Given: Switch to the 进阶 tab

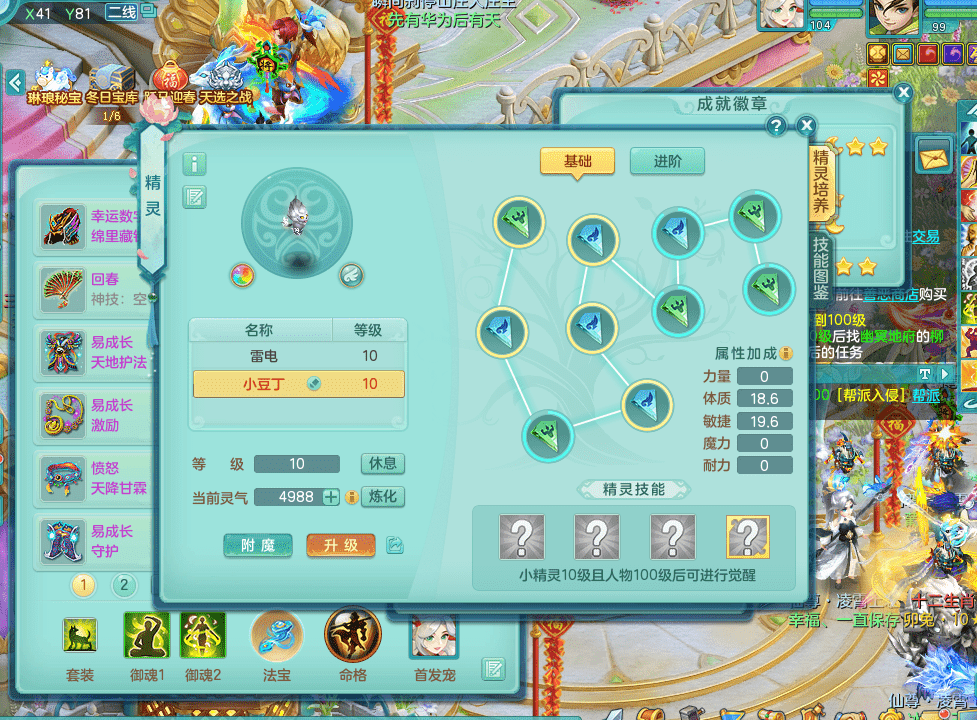Looking at the screenshot, I should [667, 162].
